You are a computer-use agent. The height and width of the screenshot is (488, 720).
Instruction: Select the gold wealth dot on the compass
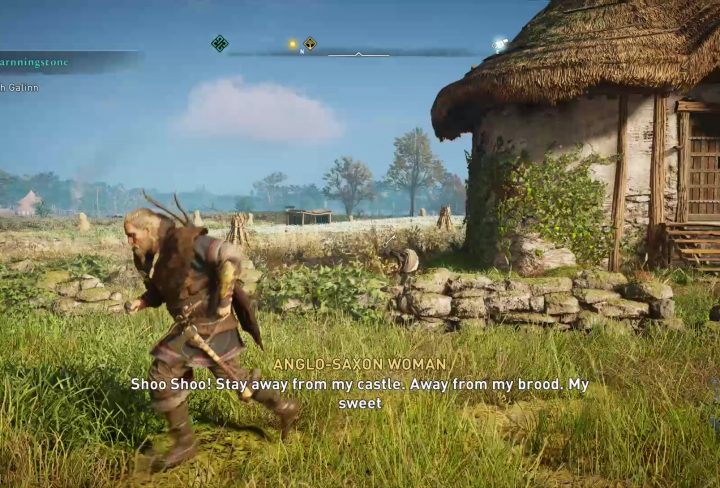pyautogui.click(x=293, y=44)
